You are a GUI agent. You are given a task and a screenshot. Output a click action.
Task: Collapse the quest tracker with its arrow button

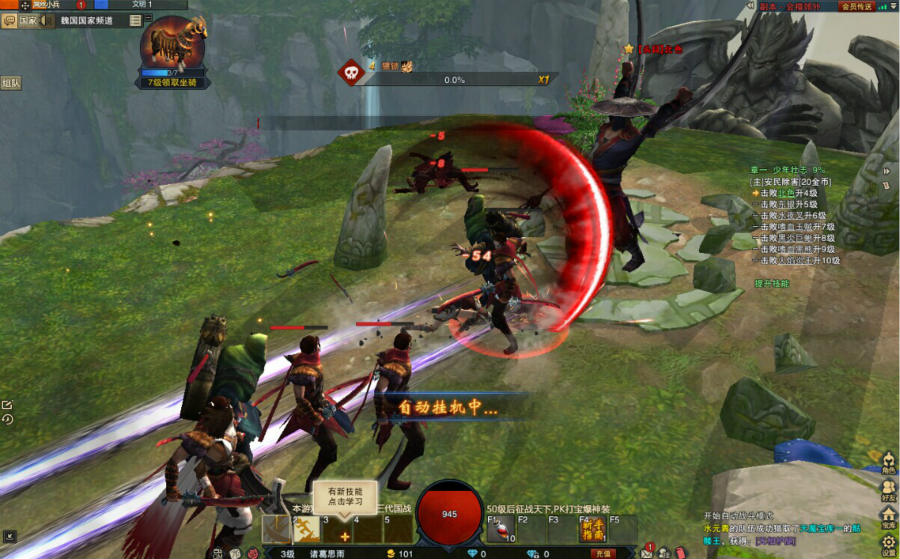coord(886,170)
